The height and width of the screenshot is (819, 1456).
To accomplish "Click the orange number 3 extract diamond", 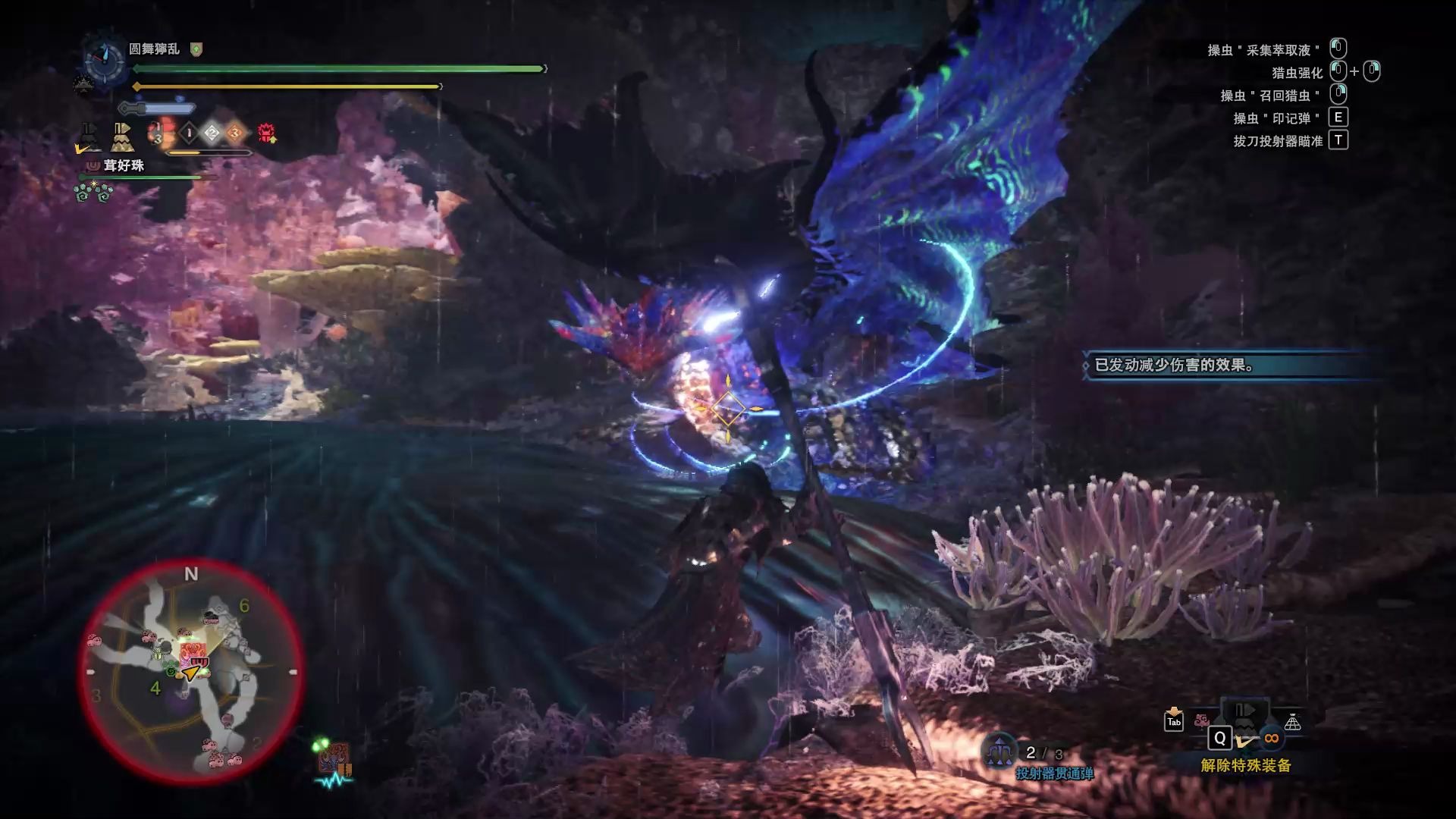I will click(235, 134).
